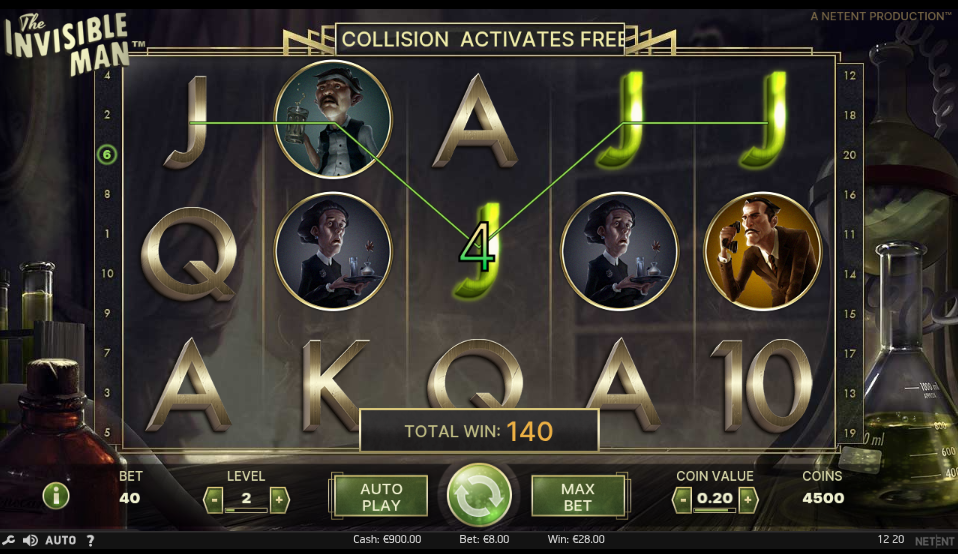Spin the reels with the green button
This screenshot has width=958, height=554.
[479, 495]
